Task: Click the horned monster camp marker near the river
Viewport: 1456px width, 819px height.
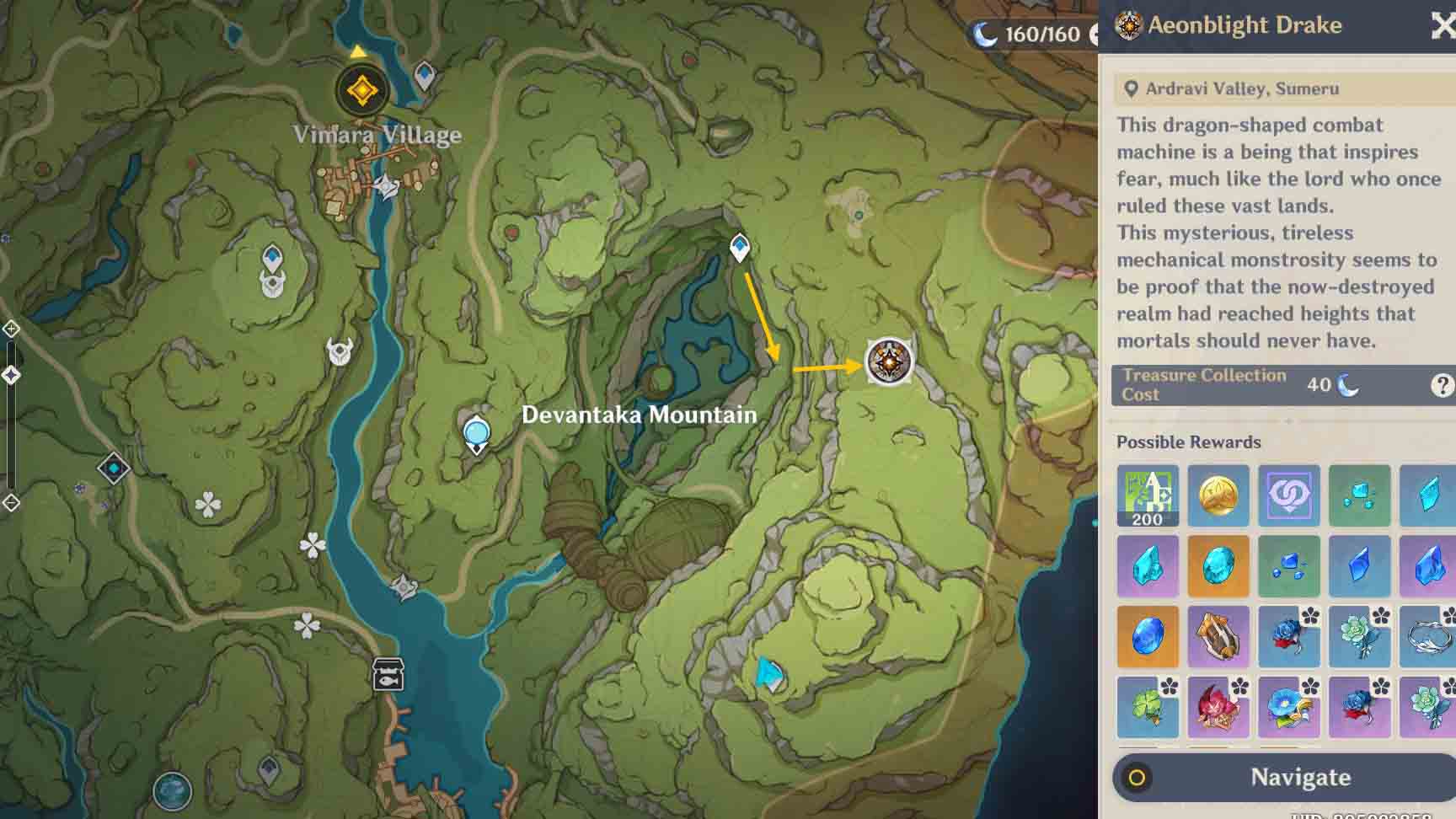Action: pyautogui.click(x=340, y=352)
